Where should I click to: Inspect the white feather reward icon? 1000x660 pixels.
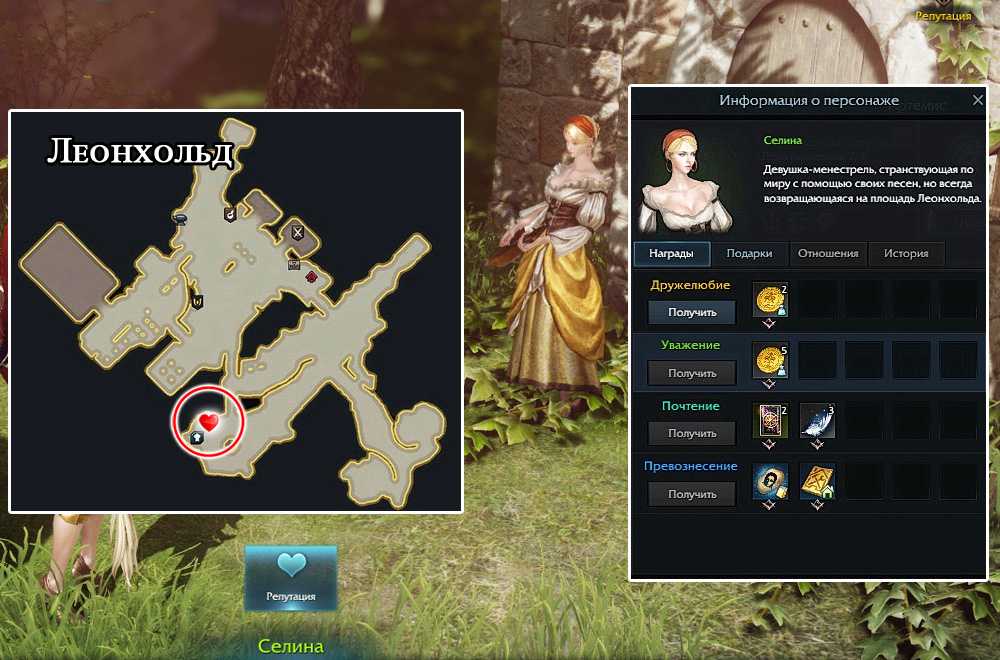click(x=817, y=421)
